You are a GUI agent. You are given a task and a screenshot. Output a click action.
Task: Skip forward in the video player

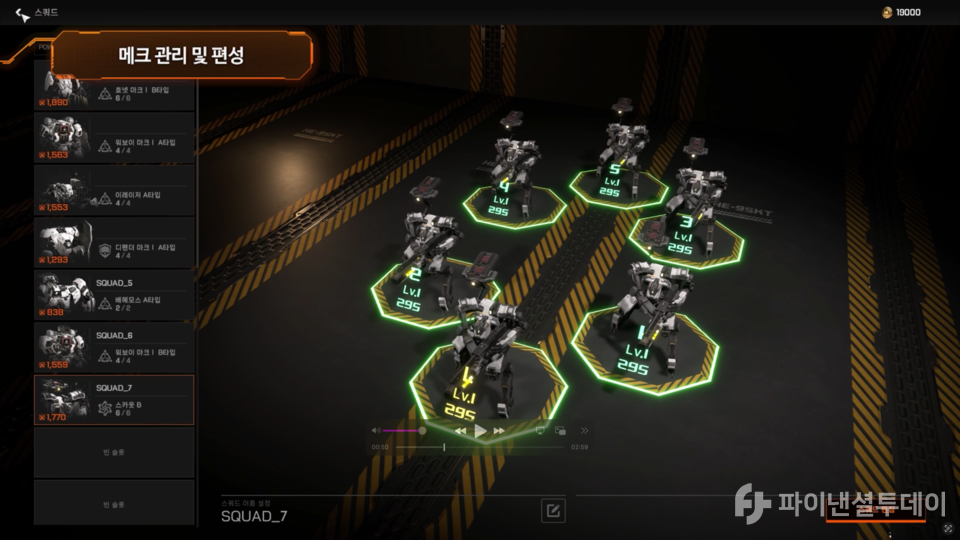[499, 431]
